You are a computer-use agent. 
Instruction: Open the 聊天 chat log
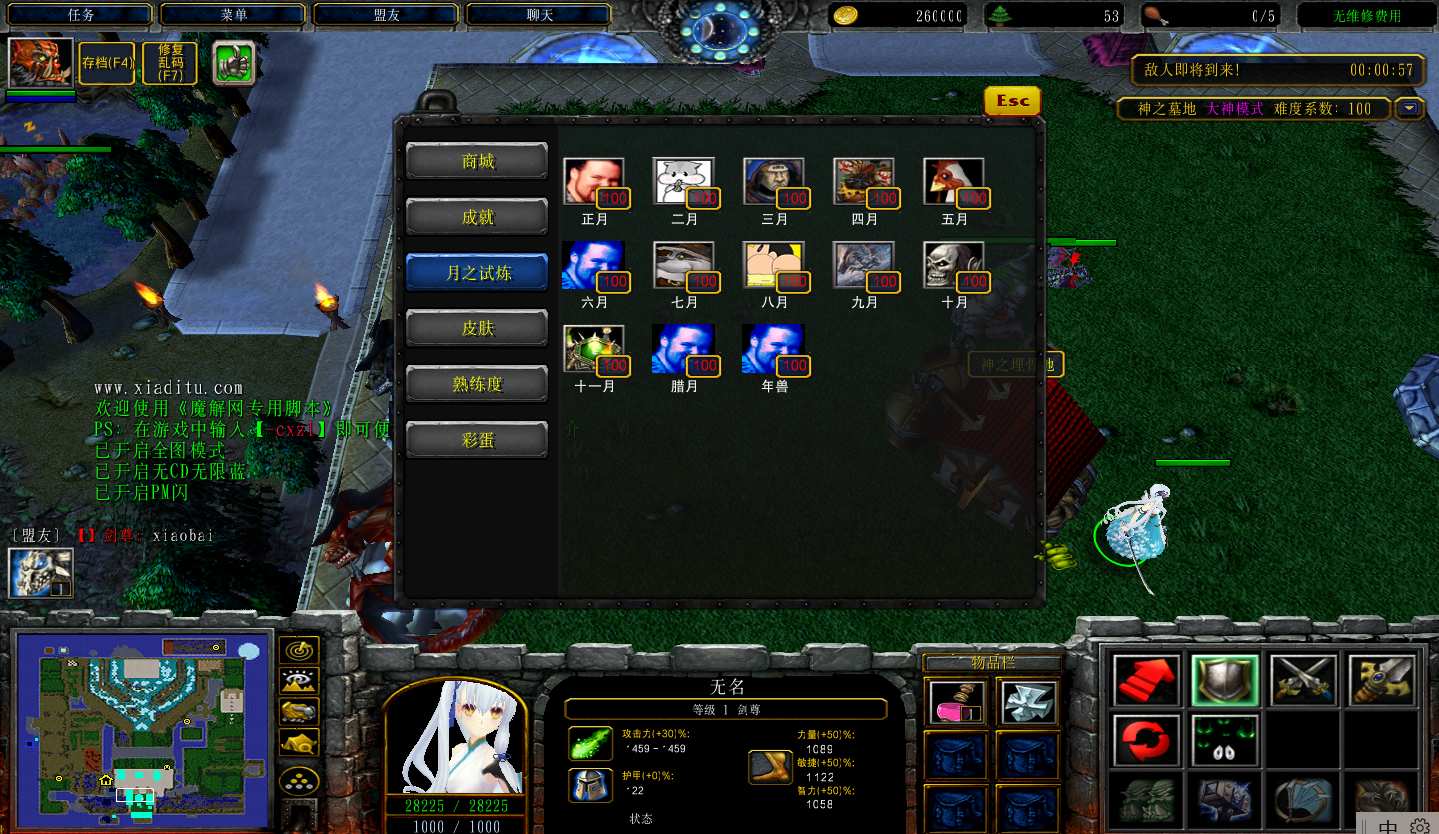[x=540, y=15]
